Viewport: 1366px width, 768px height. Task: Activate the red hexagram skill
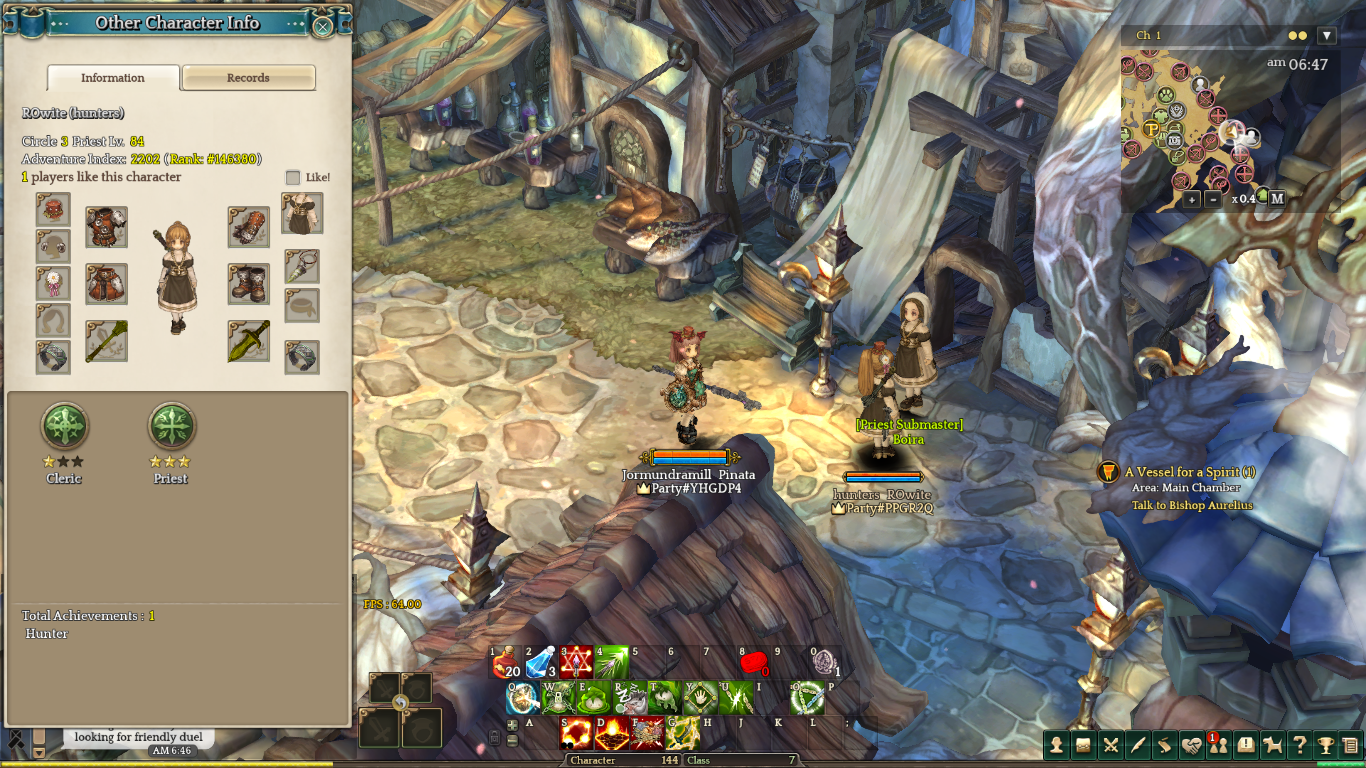pos(577,663)
